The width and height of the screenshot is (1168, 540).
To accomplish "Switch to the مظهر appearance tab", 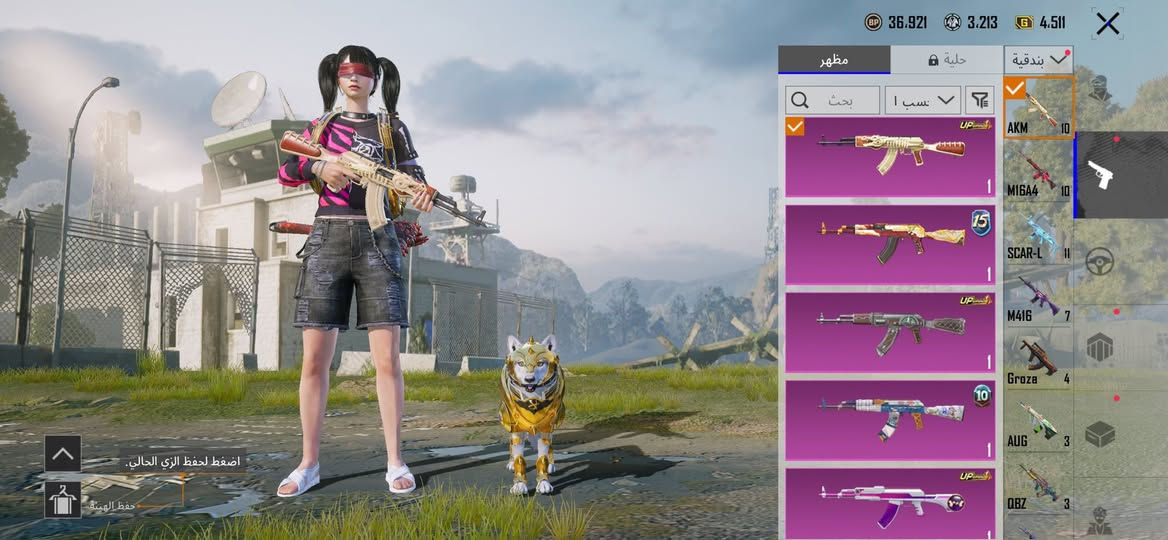I will point(834,60).
